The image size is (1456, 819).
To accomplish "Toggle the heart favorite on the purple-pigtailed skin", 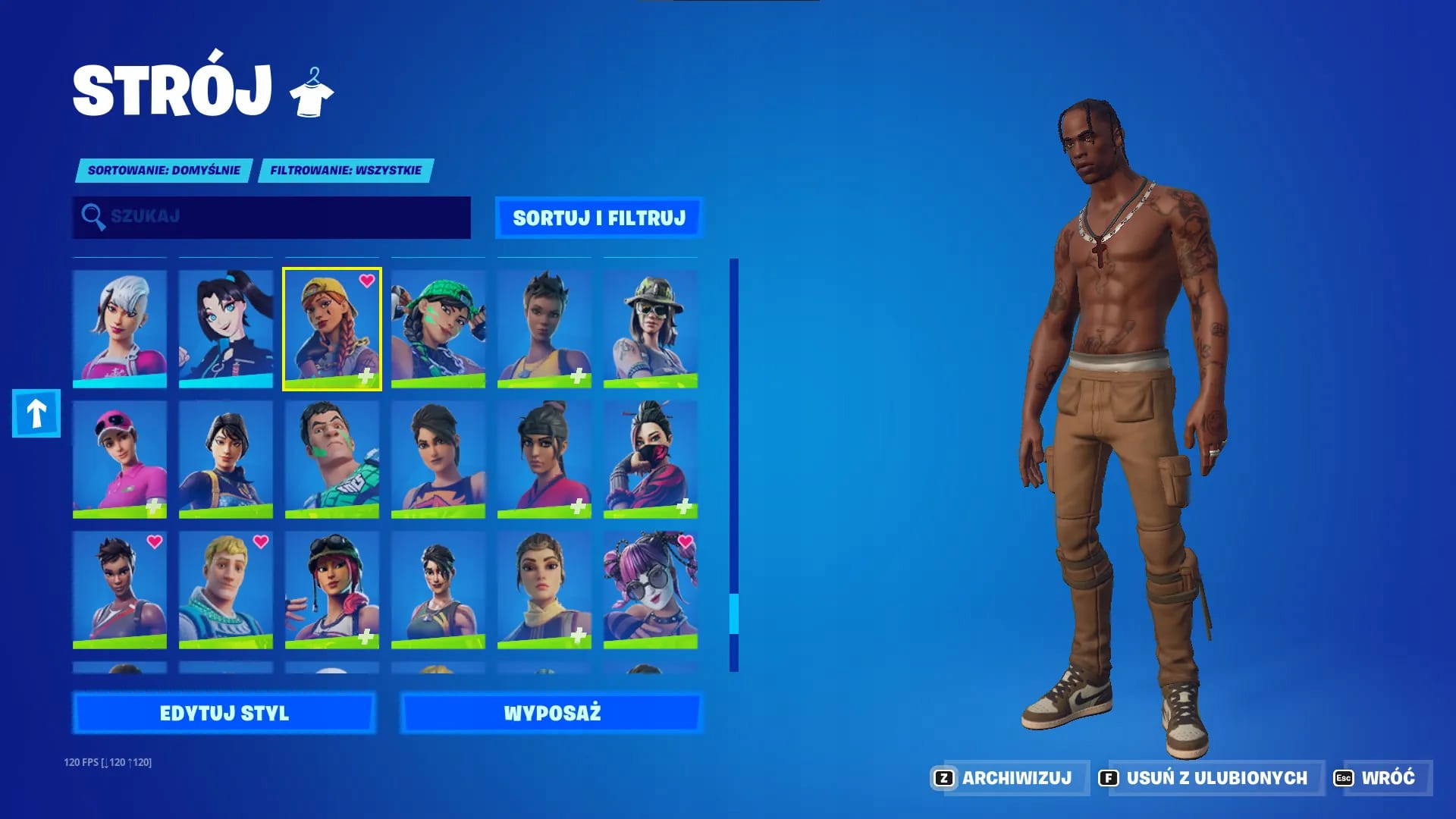I will tap(686, 543).
